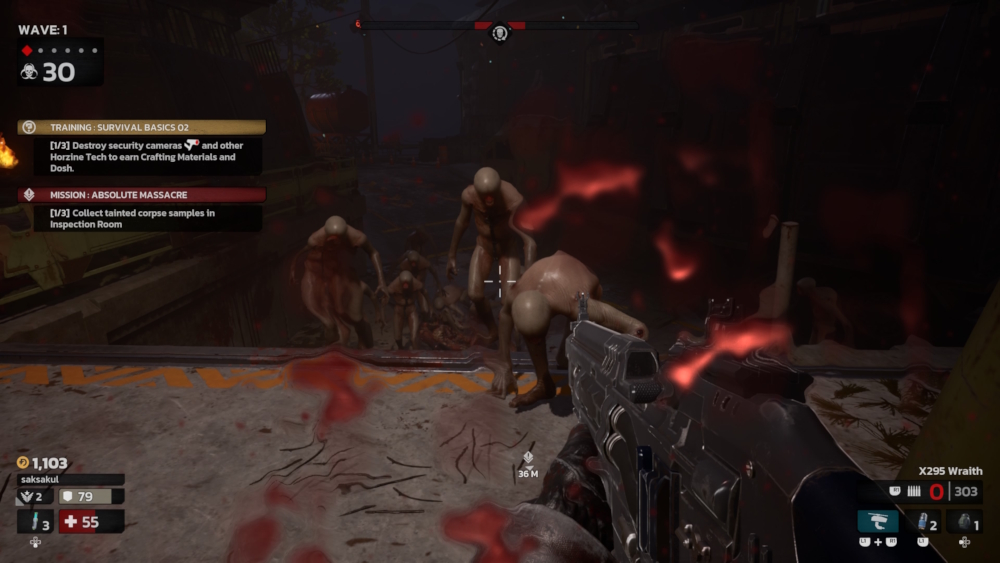The height and width of the screenshot is (563, 1000).
Task: Select the Training: Survival Basics 02 objective
Action: 142,128
